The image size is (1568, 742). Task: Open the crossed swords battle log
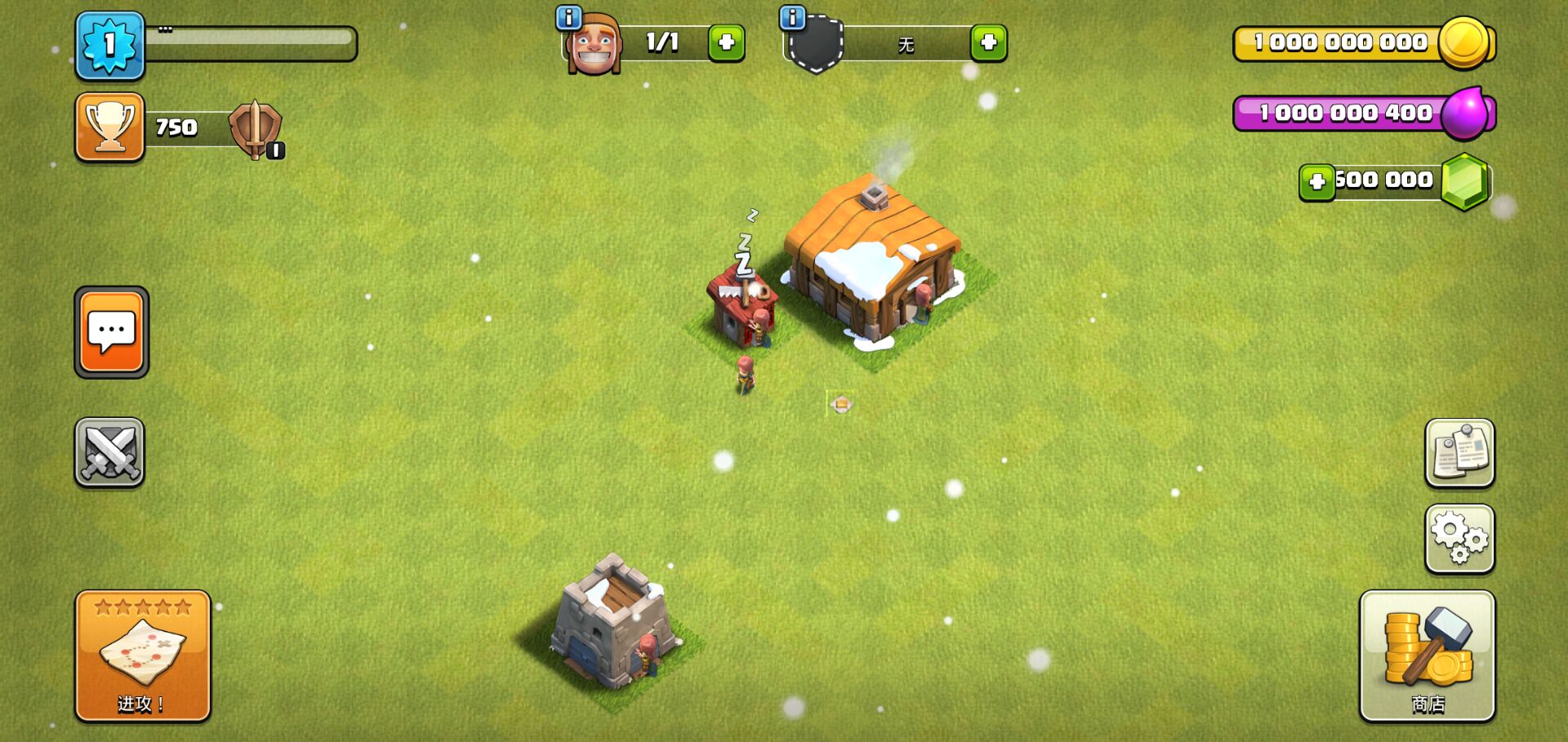[x=109, y=452]
